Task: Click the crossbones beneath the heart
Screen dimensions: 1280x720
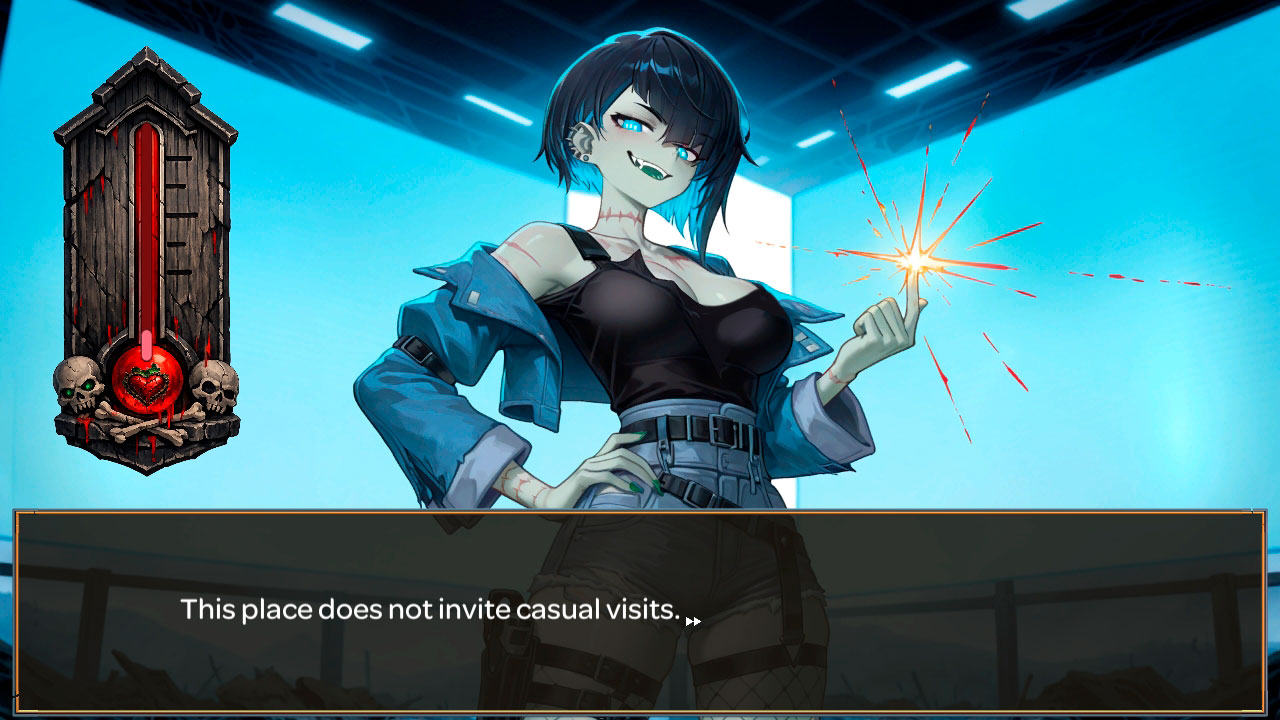Action: click(x=146, y=427)
